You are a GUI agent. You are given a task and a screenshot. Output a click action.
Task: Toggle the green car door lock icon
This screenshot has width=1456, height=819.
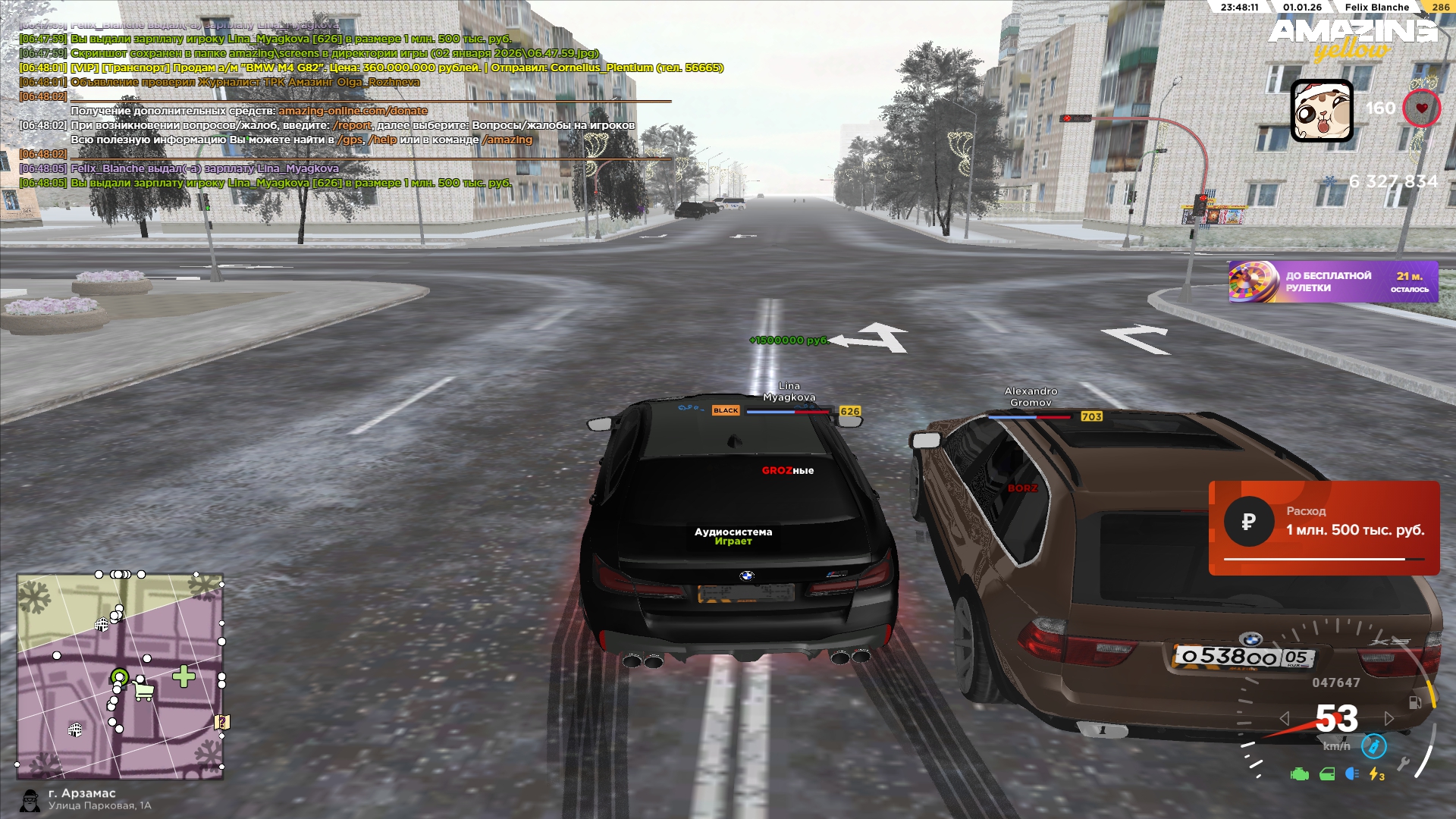click(x=1327, y=774)
